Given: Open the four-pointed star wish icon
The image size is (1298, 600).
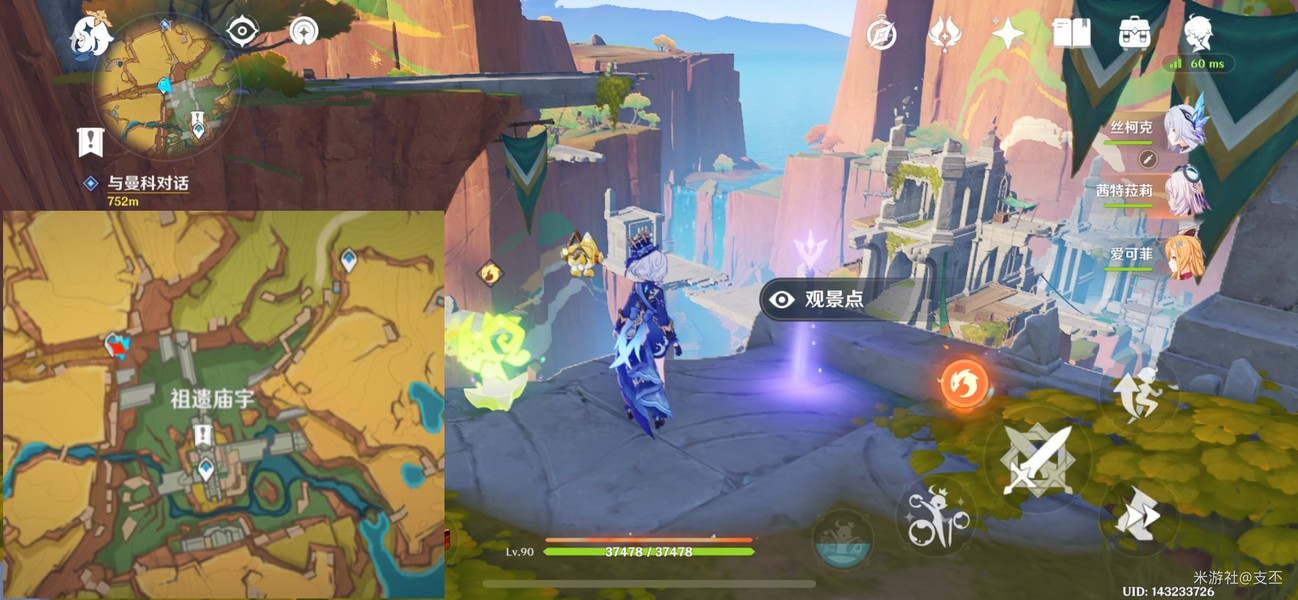Looking at the screenshot, I should (1008, 34).
